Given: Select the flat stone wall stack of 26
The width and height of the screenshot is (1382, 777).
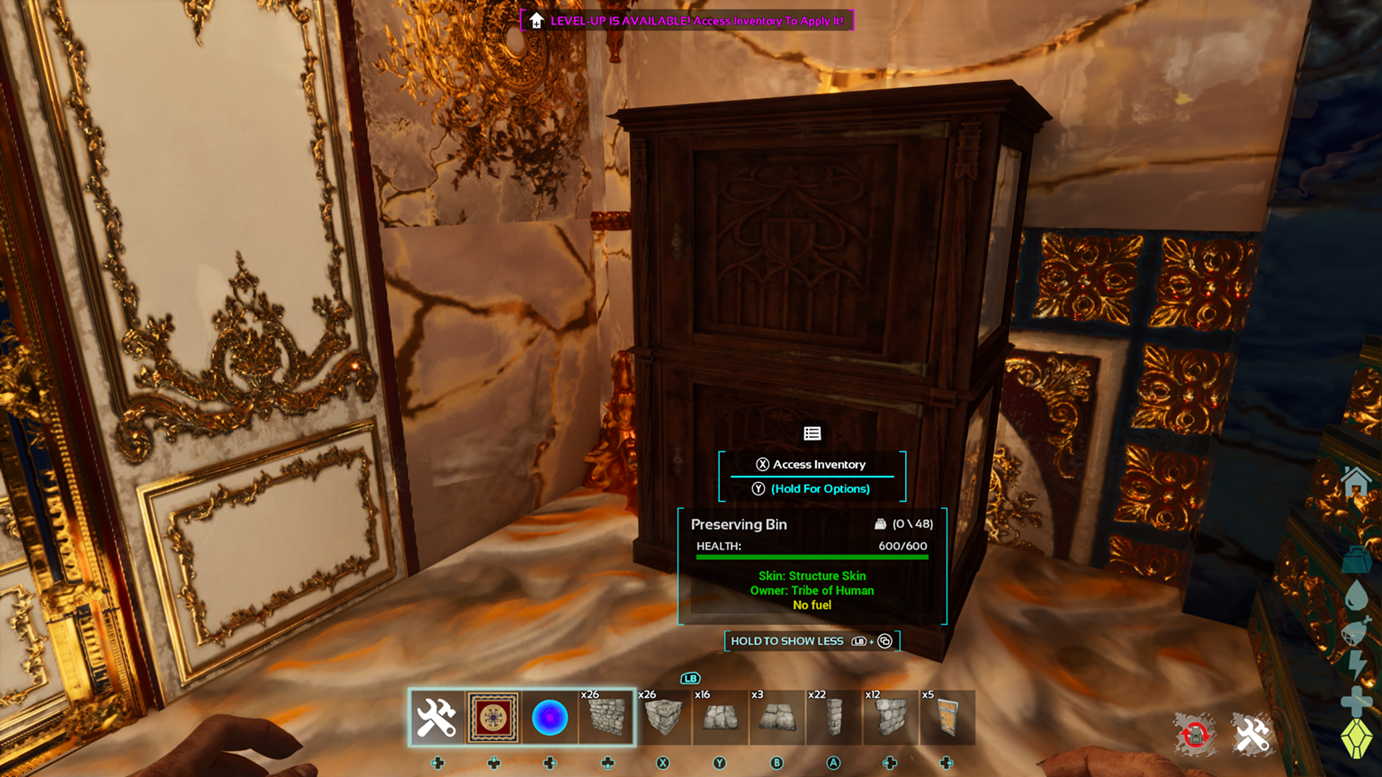Looking at the screenshot, I should click(606, 717).
